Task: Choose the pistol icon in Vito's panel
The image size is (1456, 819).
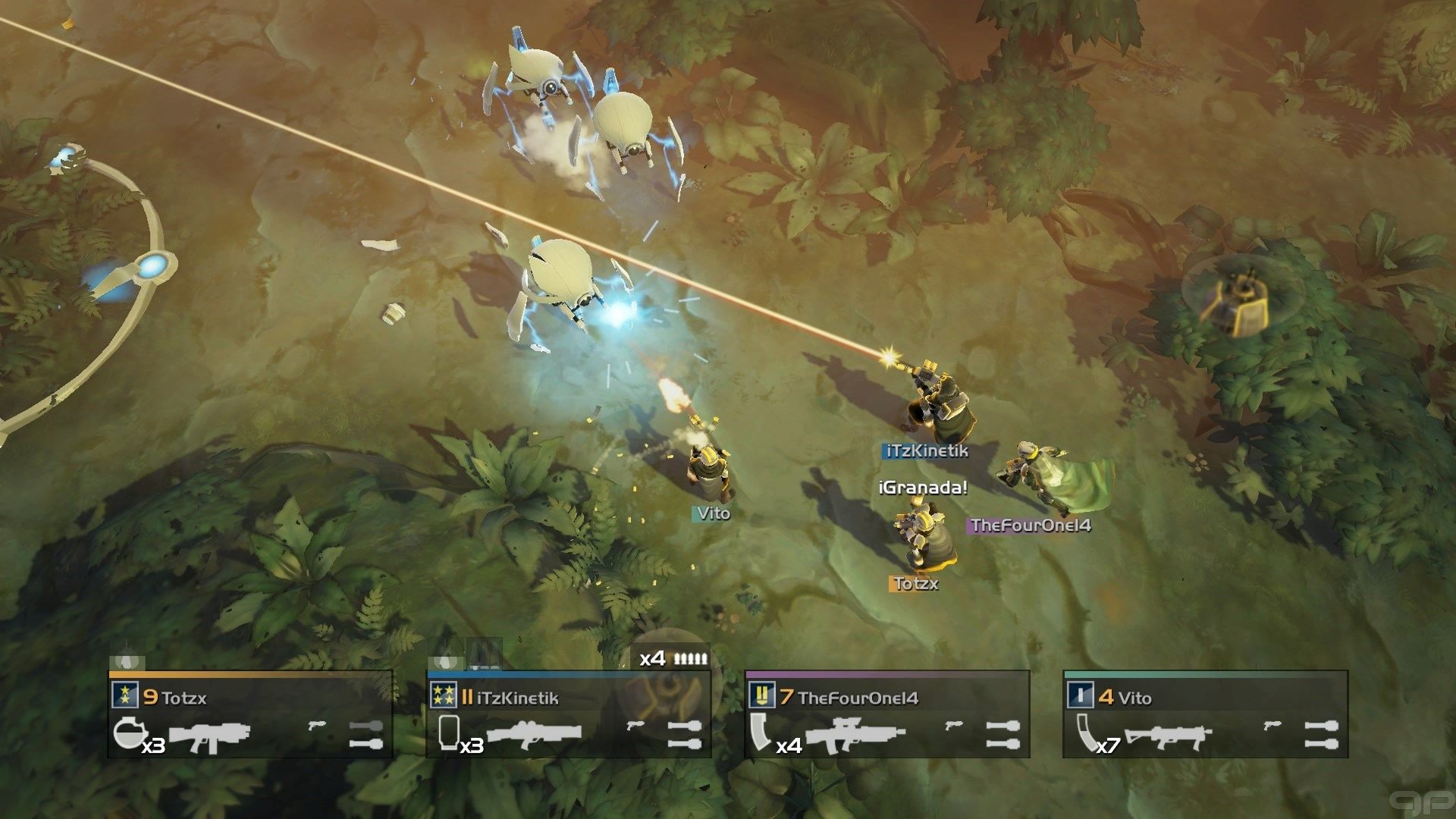Action: [x=1272, y=726]
